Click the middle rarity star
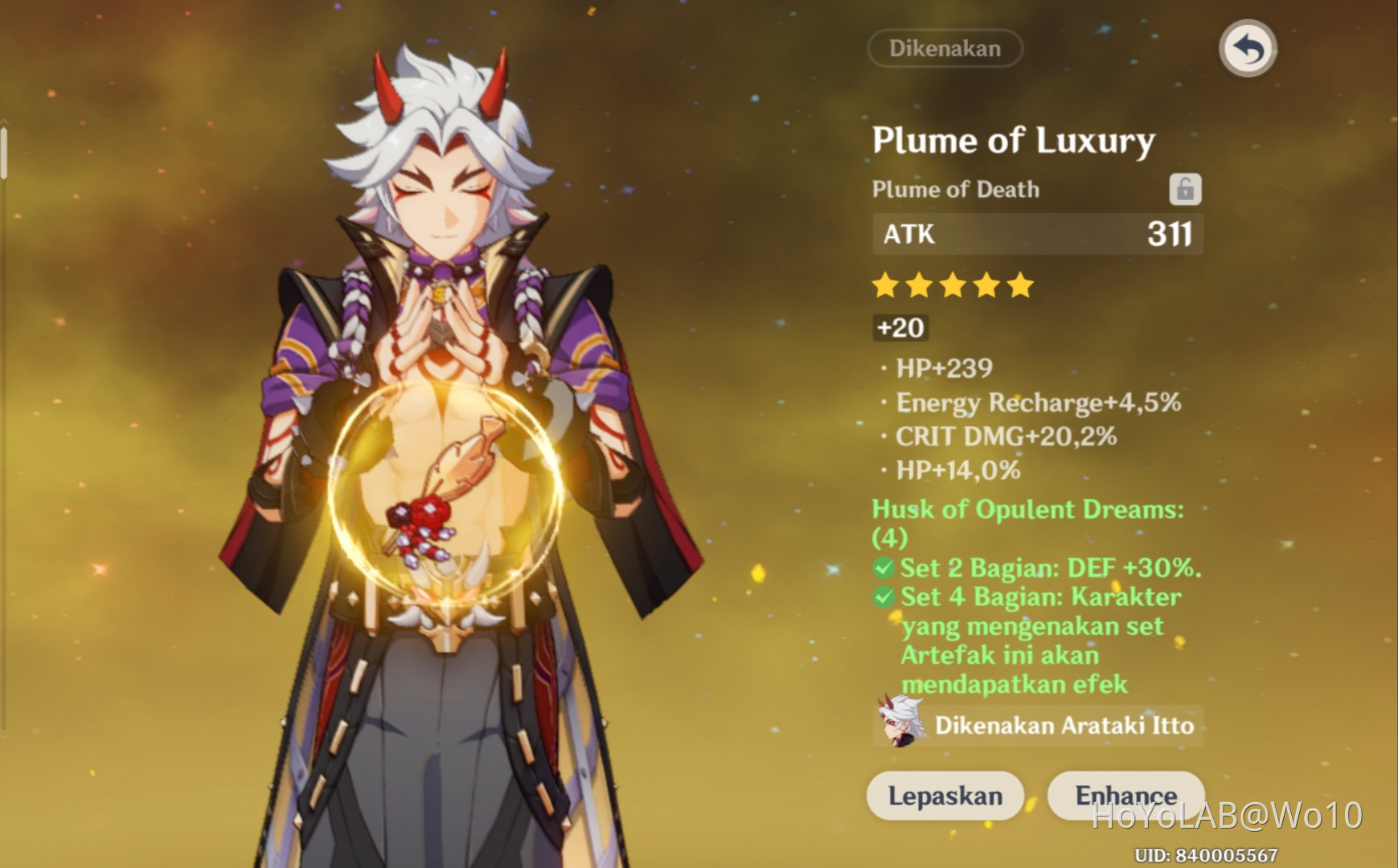The height and width of the screenshot is (868, 1398). 952,285
